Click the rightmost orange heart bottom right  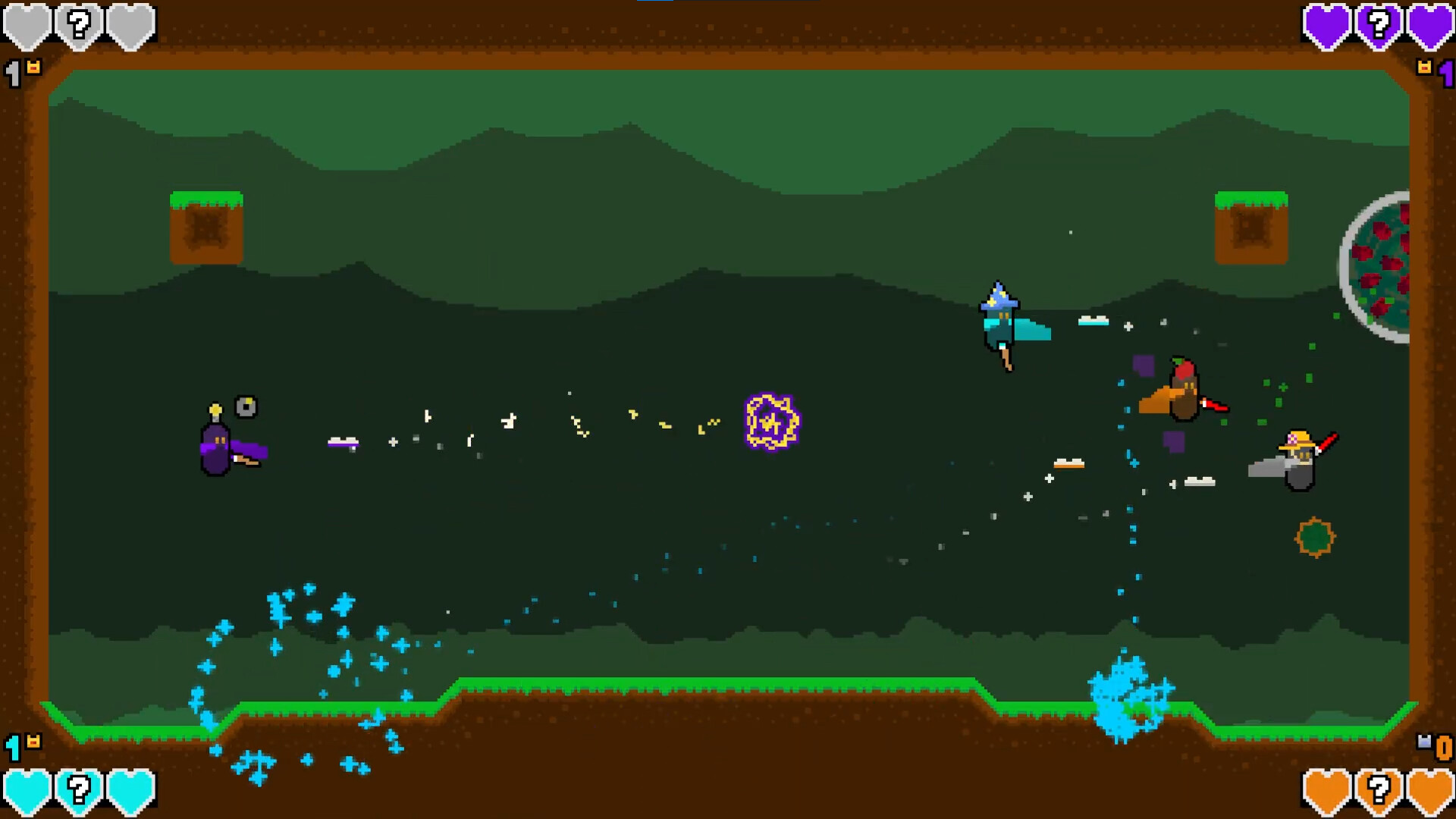(x=1431, y=791)
